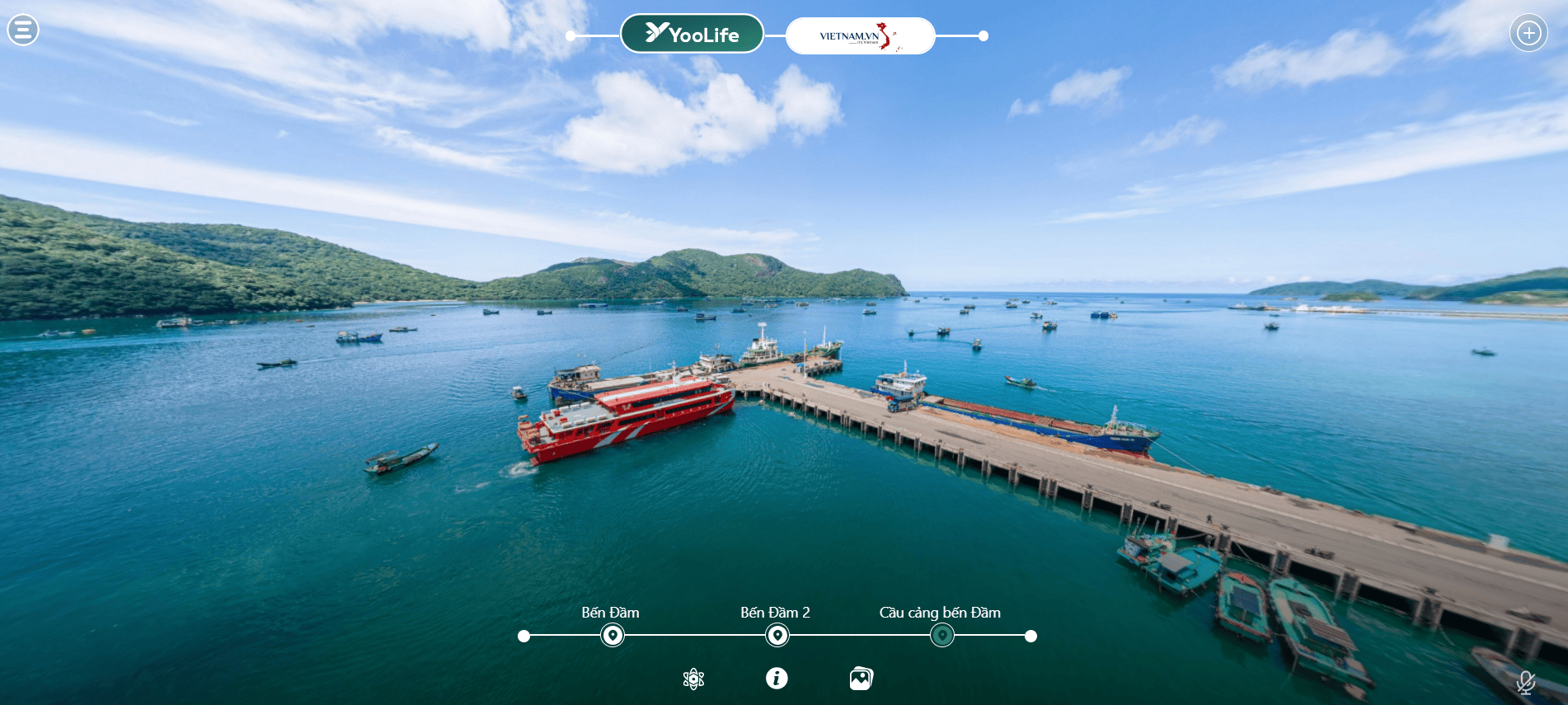Select the Bến Đầm 2 location marker
1568x705 pixels.
pos(777,636)
